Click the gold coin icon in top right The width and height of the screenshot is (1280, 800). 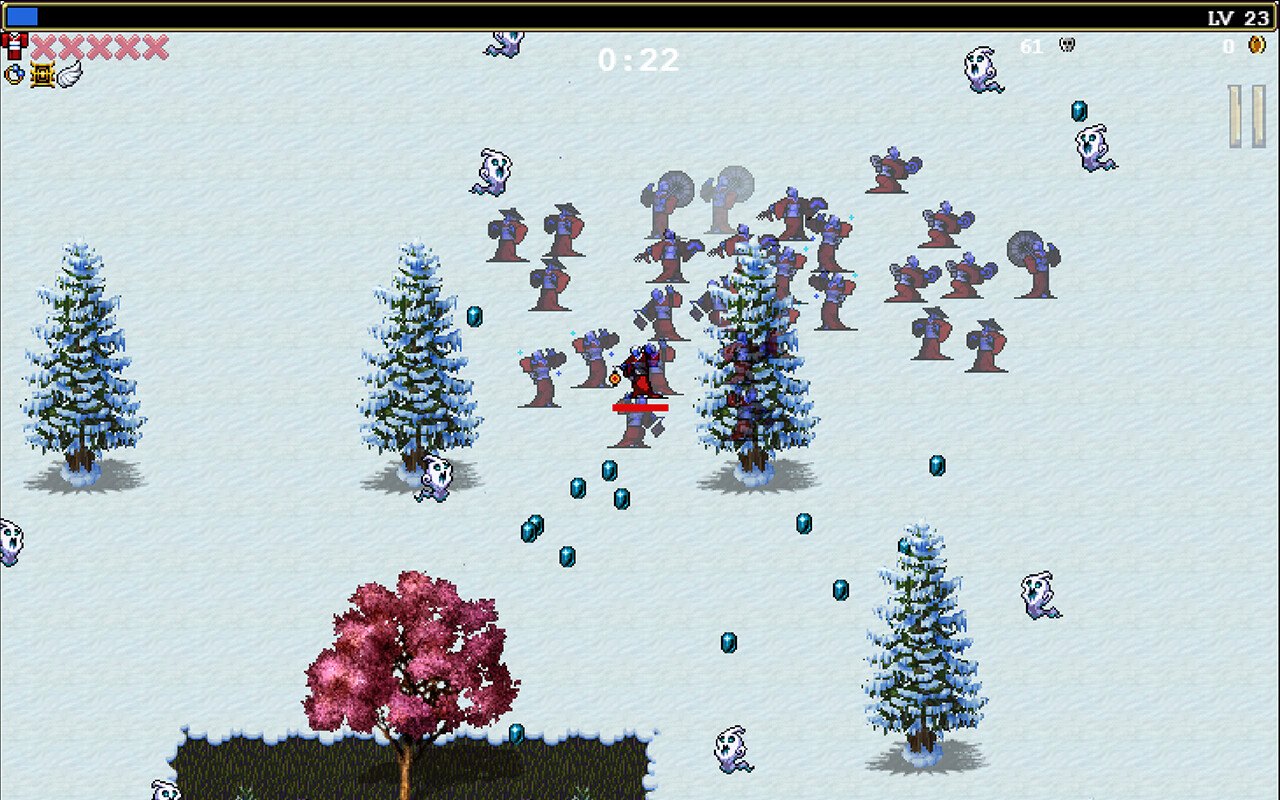1258,46
